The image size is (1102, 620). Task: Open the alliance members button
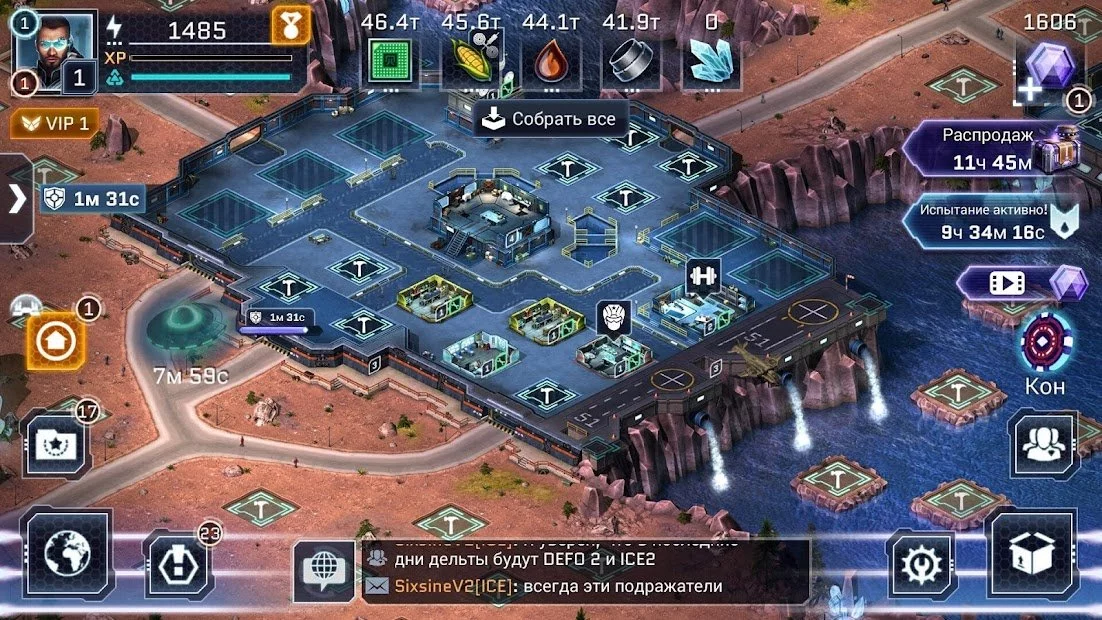click(1045, 443)
